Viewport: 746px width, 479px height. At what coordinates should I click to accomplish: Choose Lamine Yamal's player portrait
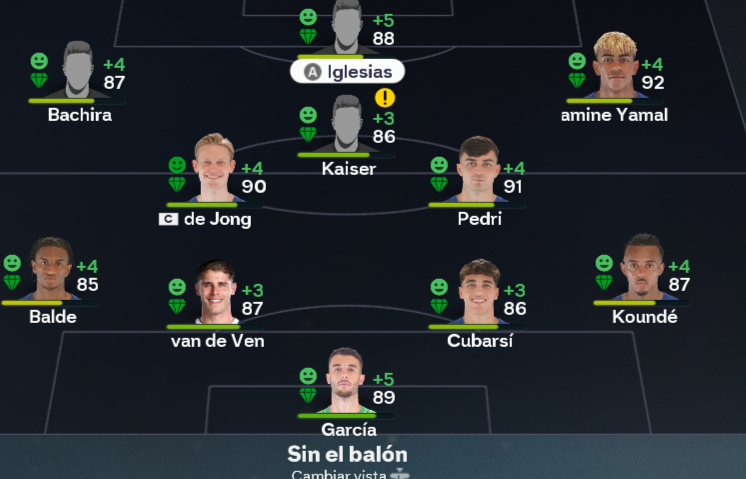pyautogui.click(x=616, y=68)
